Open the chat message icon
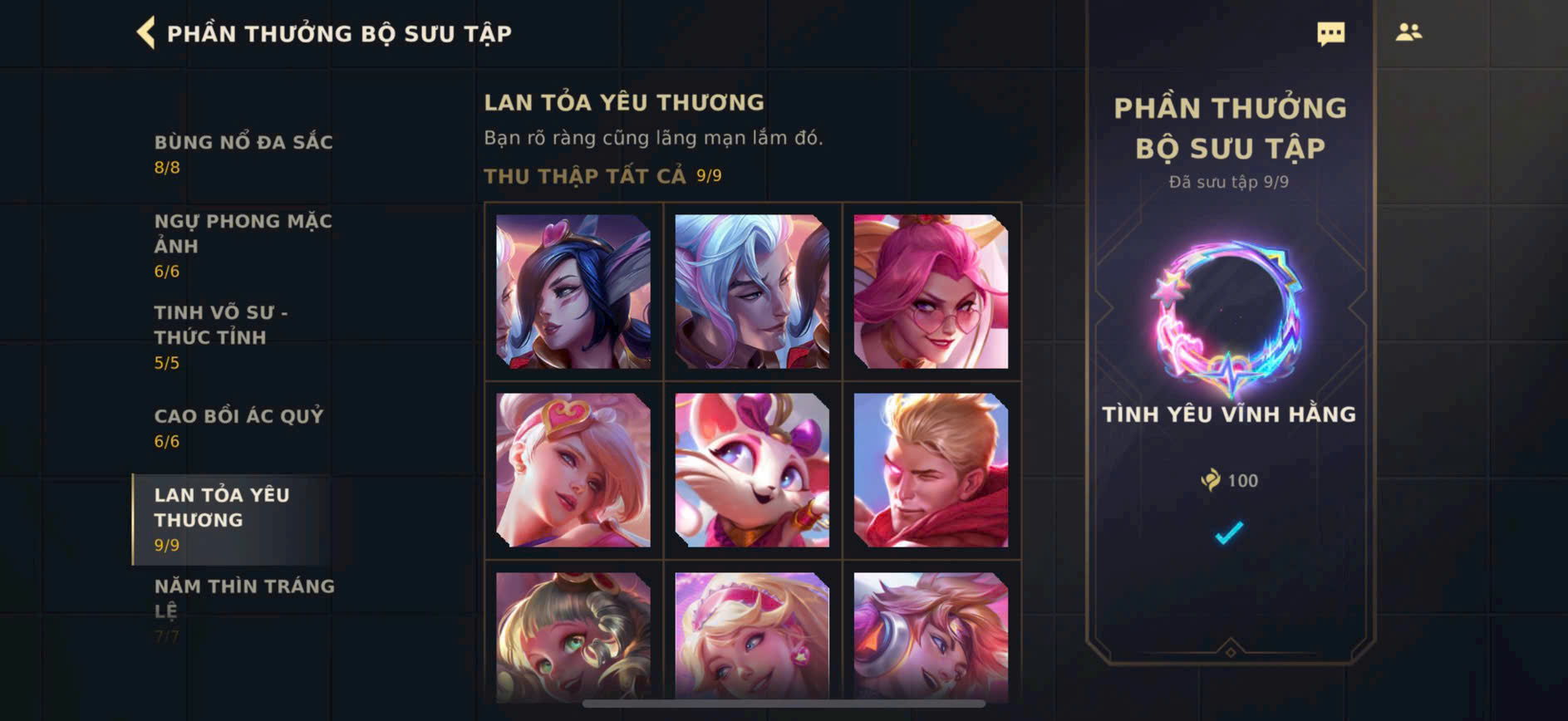This screenshot has height=721, width=1568. [1330, 33]
